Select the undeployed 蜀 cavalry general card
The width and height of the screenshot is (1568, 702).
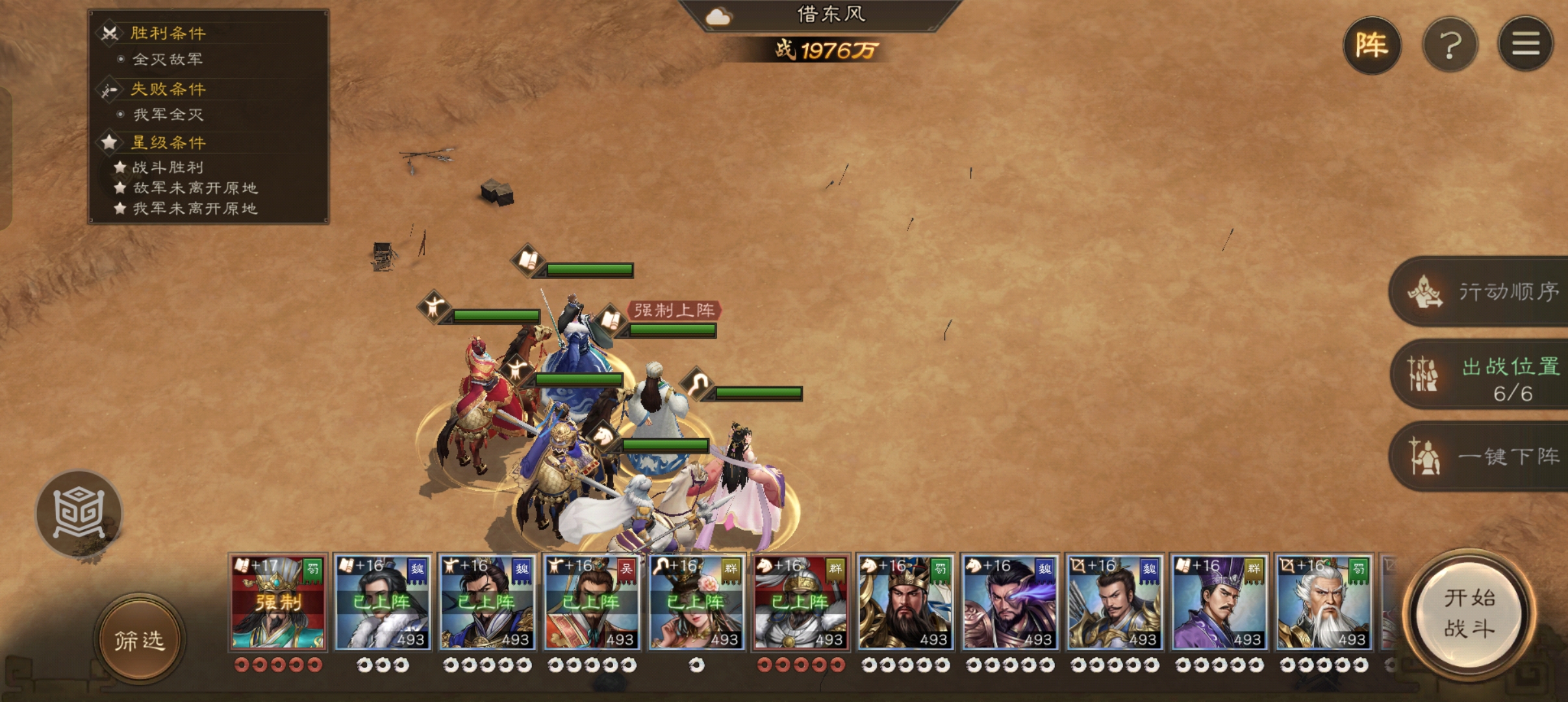[x=905, y=603]
